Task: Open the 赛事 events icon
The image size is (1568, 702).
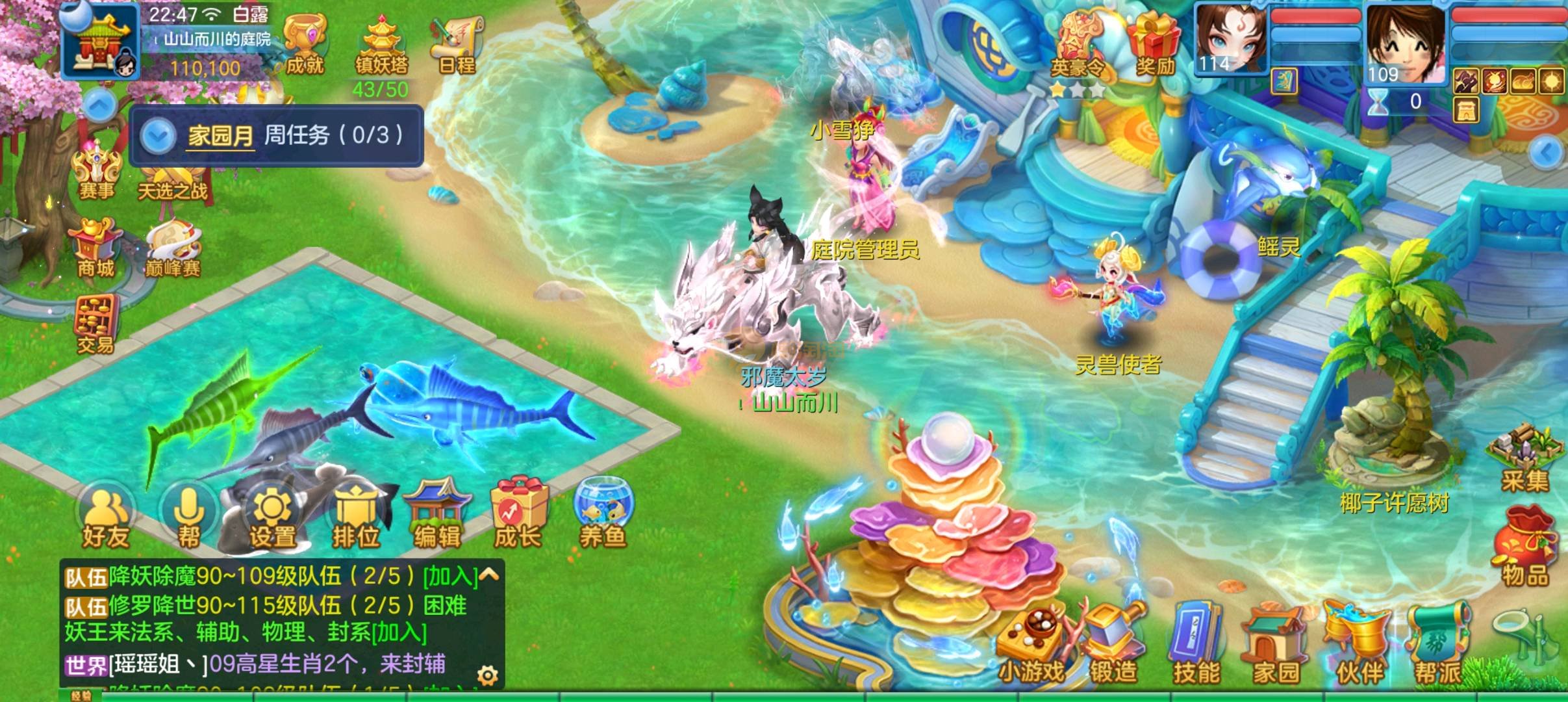Action: (x=97, y=172)
